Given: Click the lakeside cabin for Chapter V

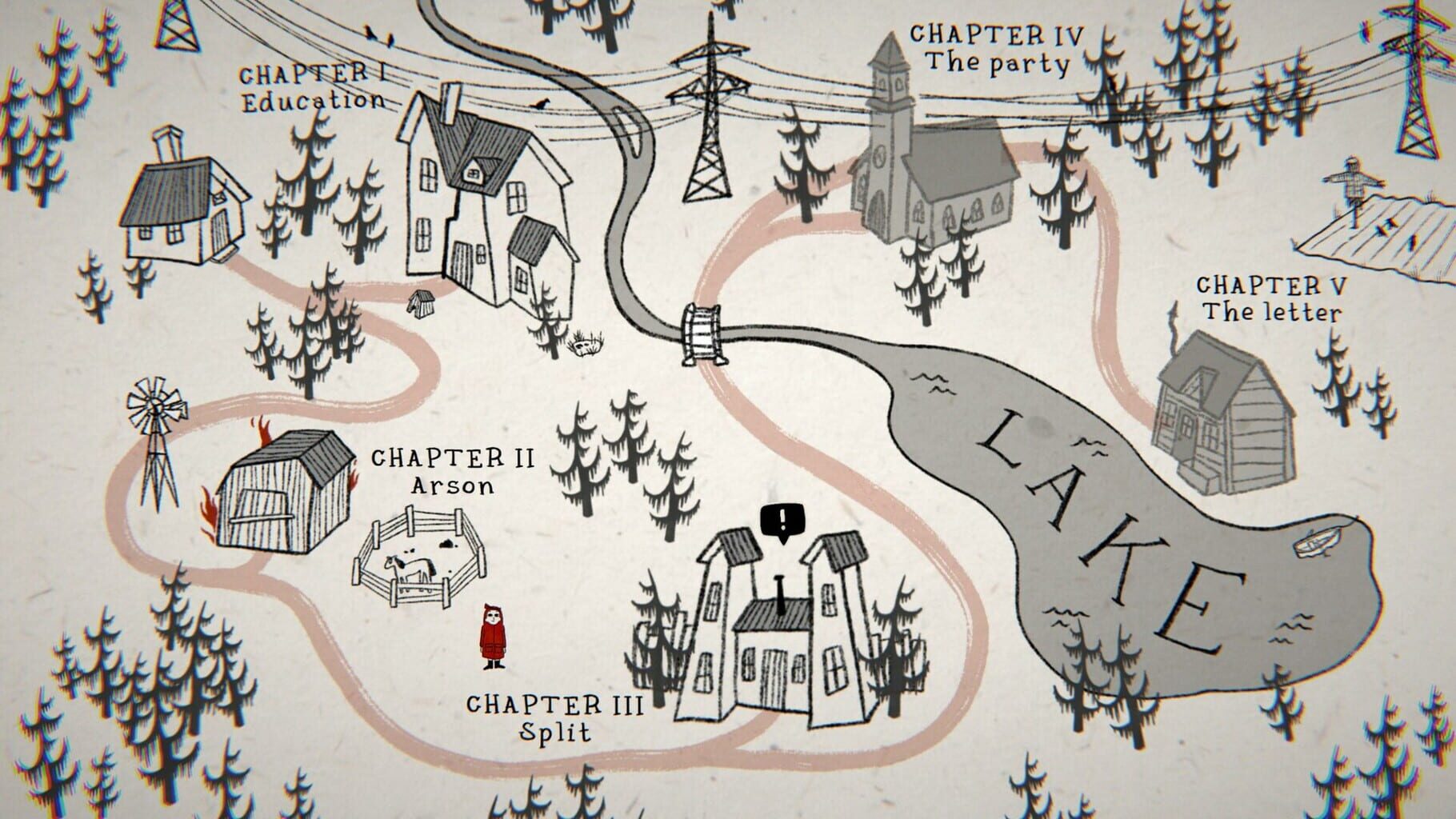Looking at the screenshot, I should [1224, 416].
